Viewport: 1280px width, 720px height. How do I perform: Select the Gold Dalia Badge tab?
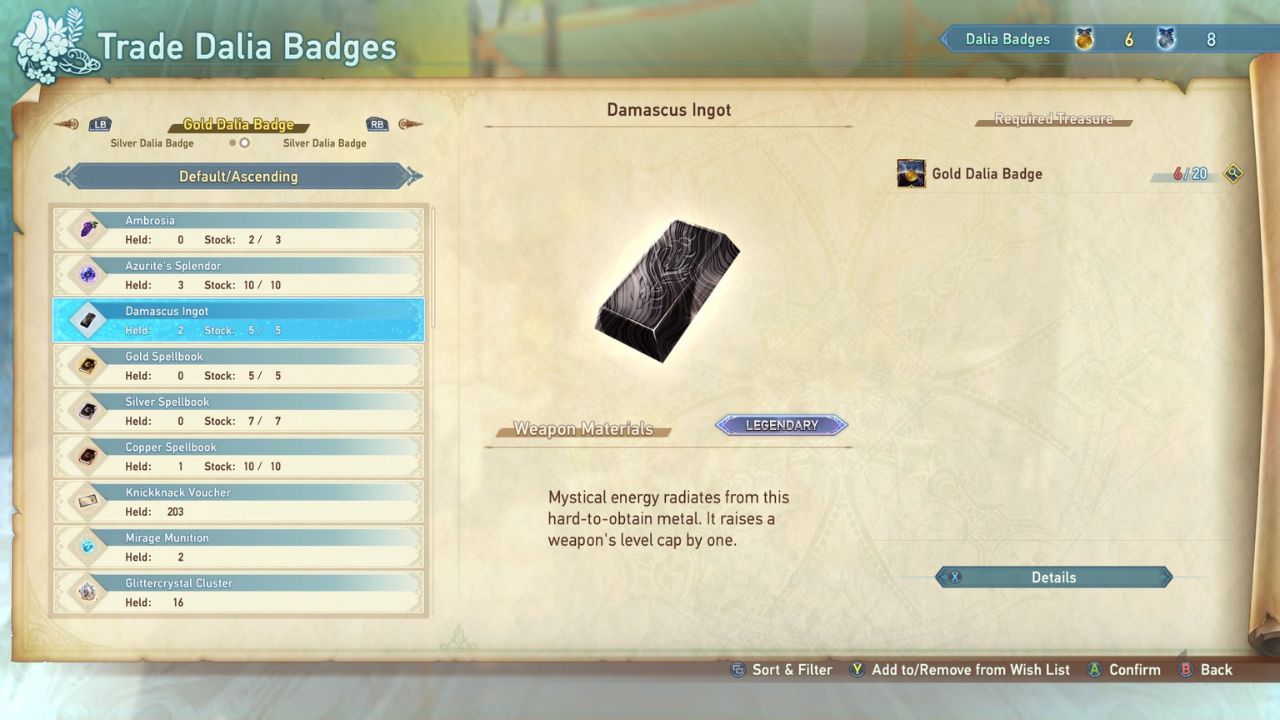point(238,124)
